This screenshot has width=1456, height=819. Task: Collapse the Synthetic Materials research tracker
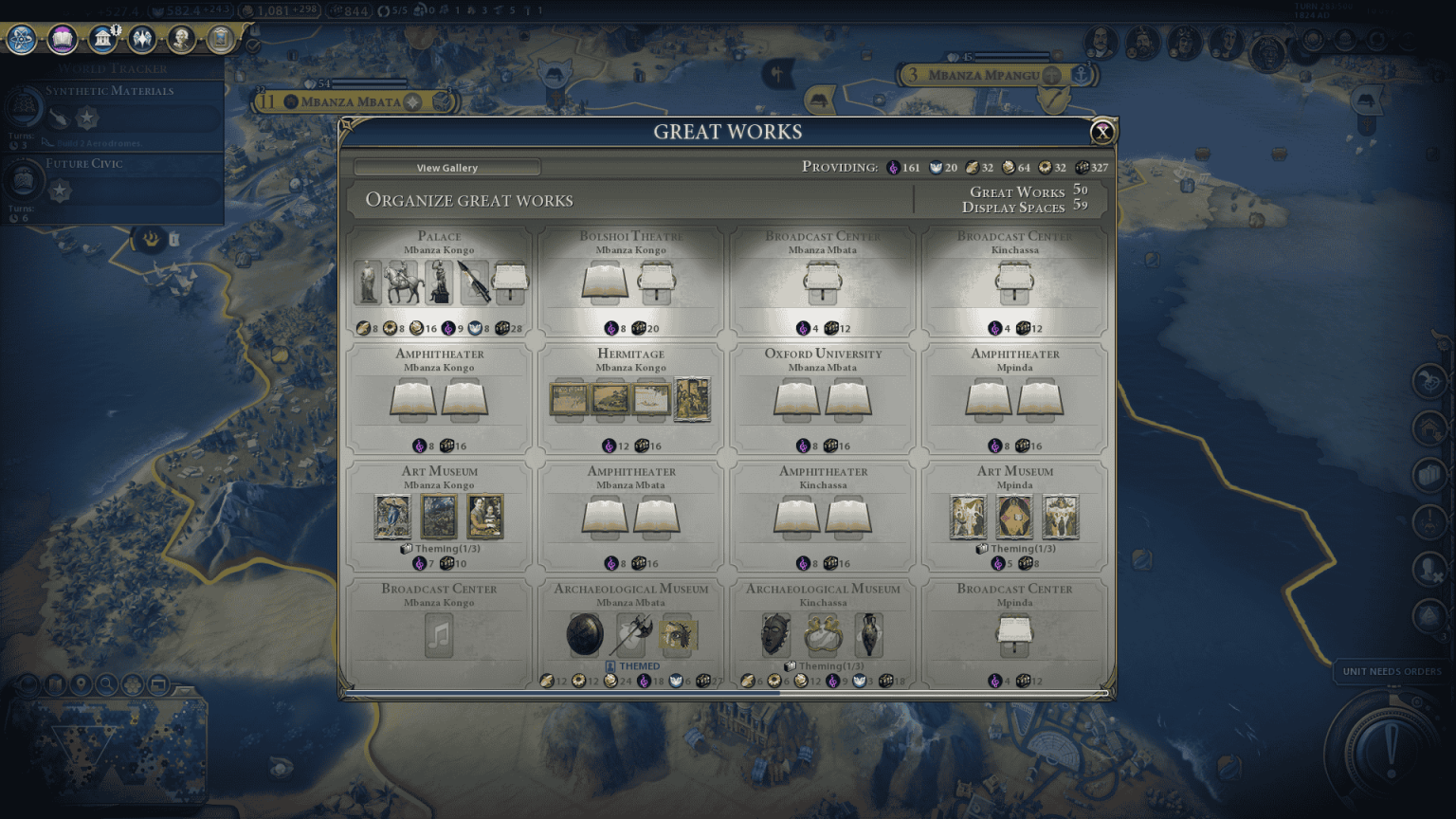tap(111, 91)
